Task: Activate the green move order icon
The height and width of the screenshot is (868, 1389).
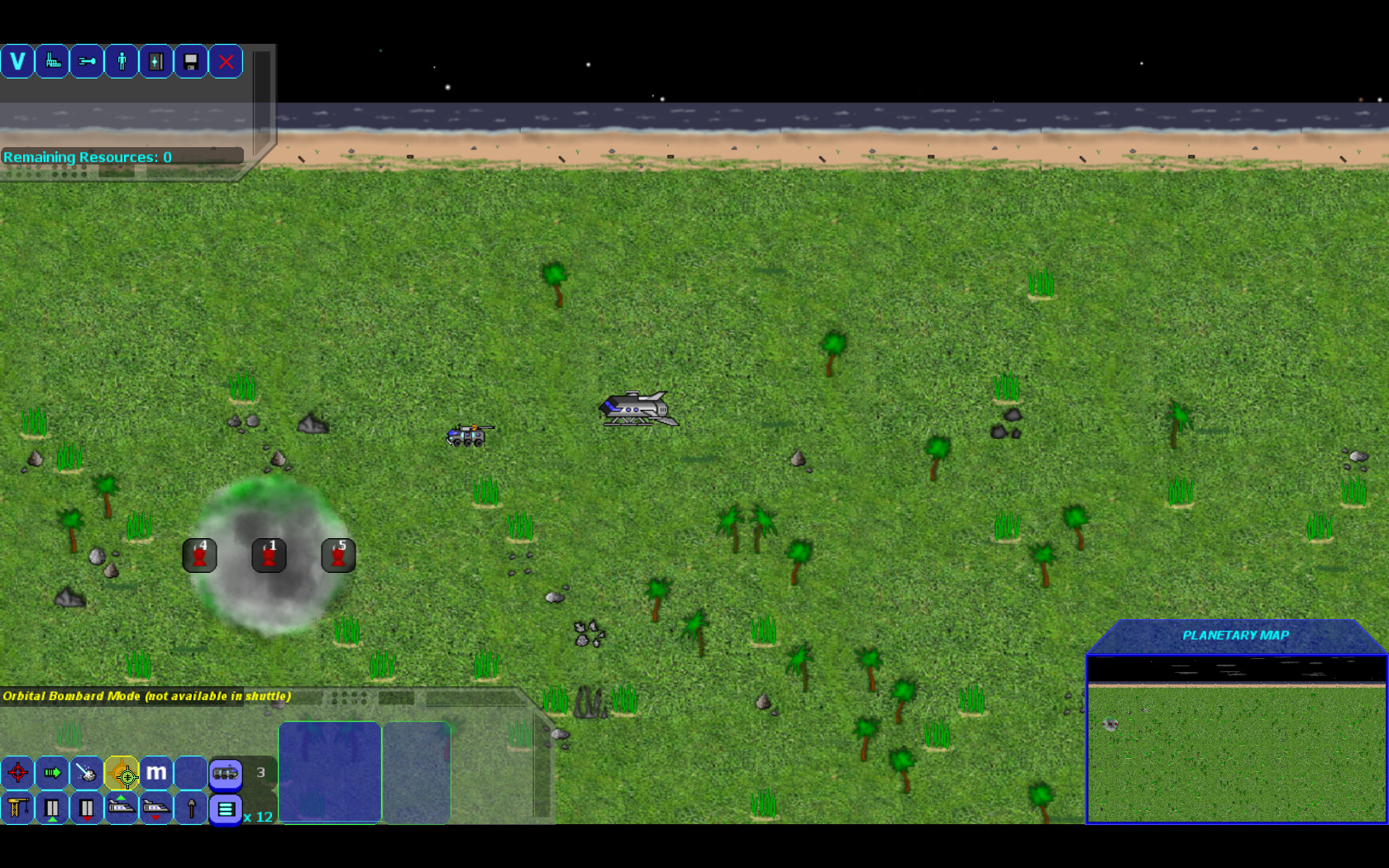Action: [51, 773]
